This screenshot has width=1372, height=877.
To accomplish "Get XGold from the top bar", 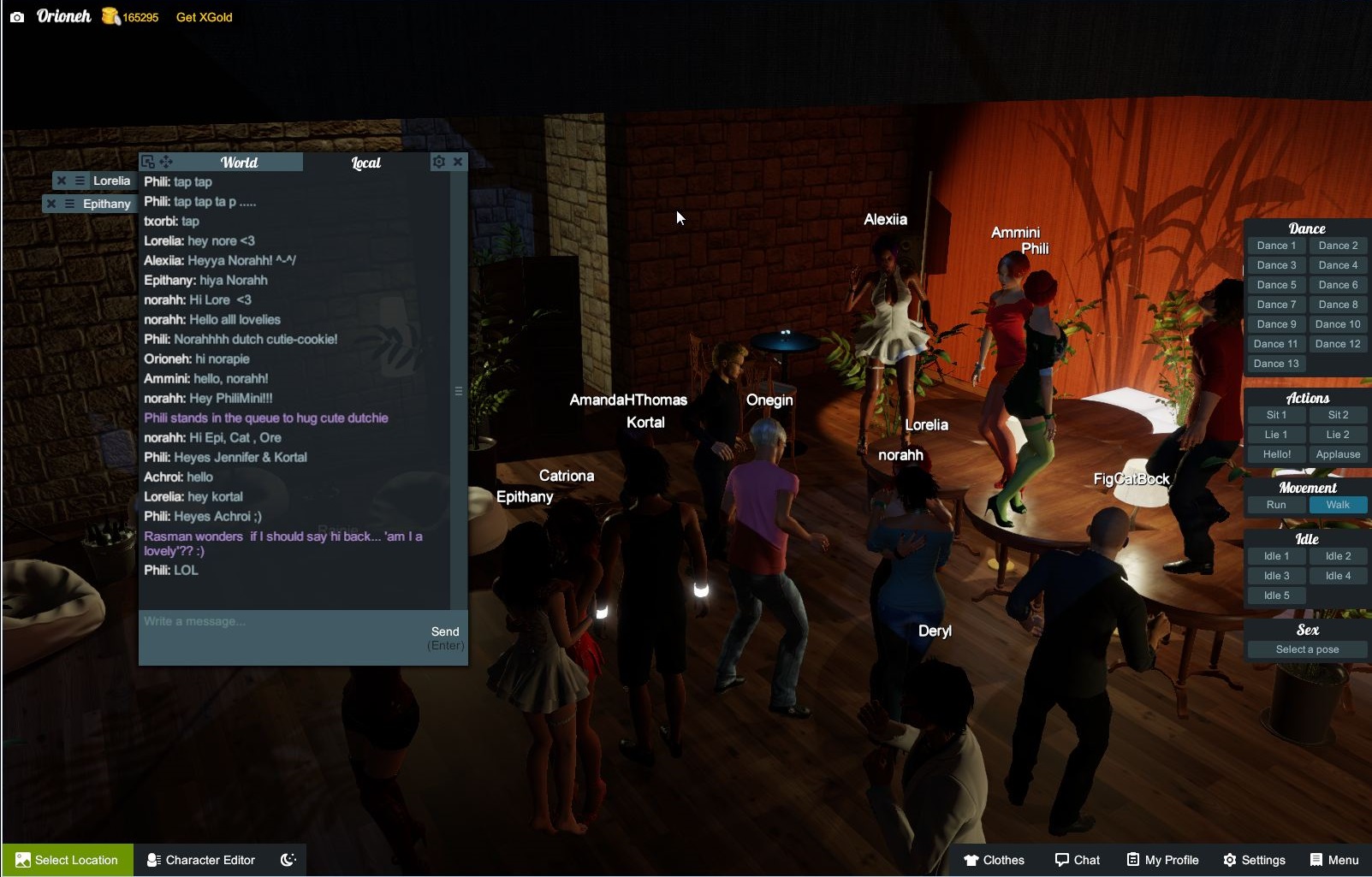I will (204, 17).
